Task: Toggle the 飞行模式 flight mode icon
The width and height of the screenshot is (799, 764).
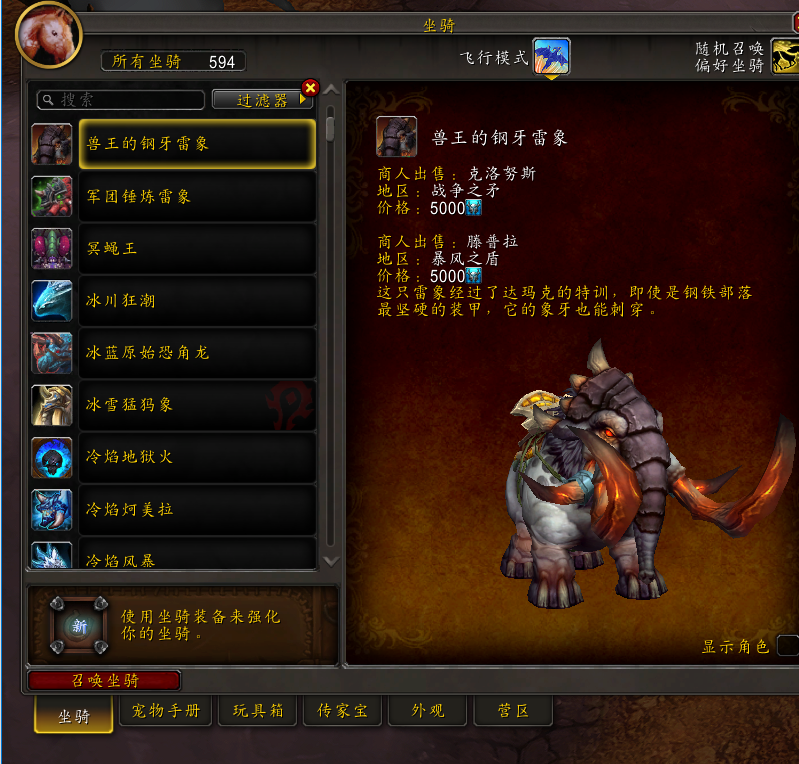Action: [551, 57]
